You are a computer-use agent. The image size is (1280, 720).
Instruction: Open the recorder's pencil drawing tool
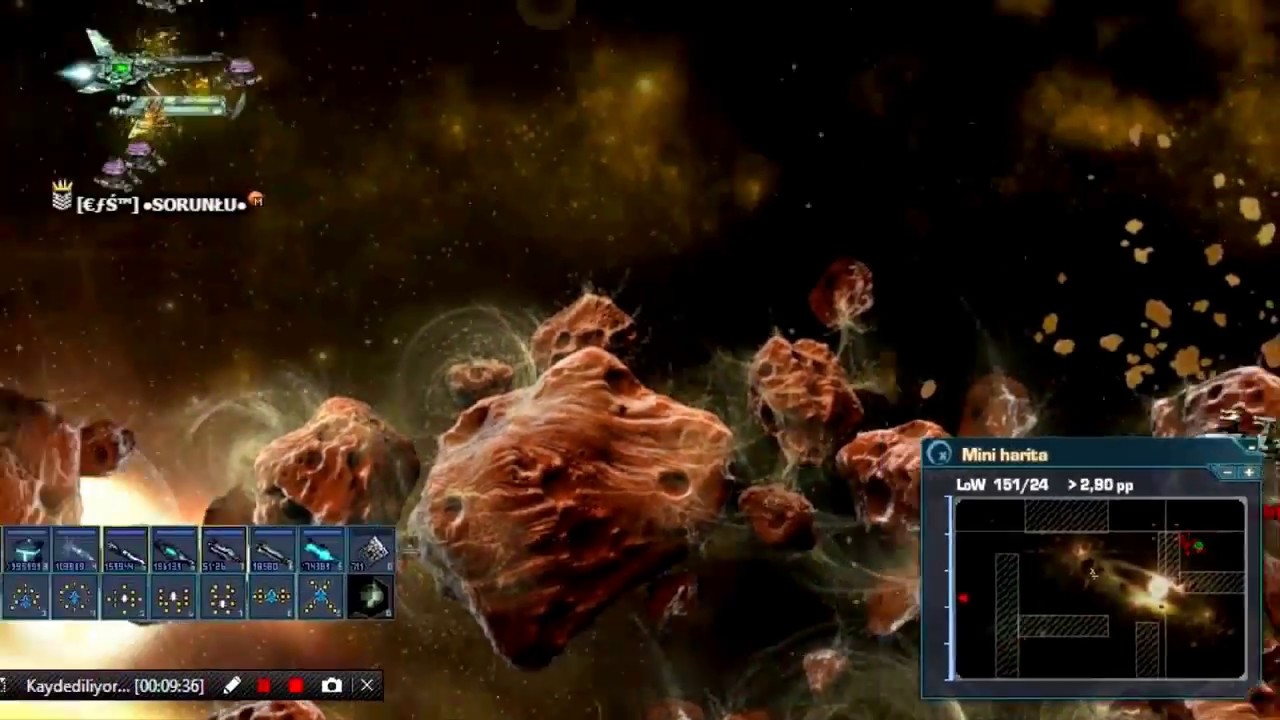click(232, 686)
